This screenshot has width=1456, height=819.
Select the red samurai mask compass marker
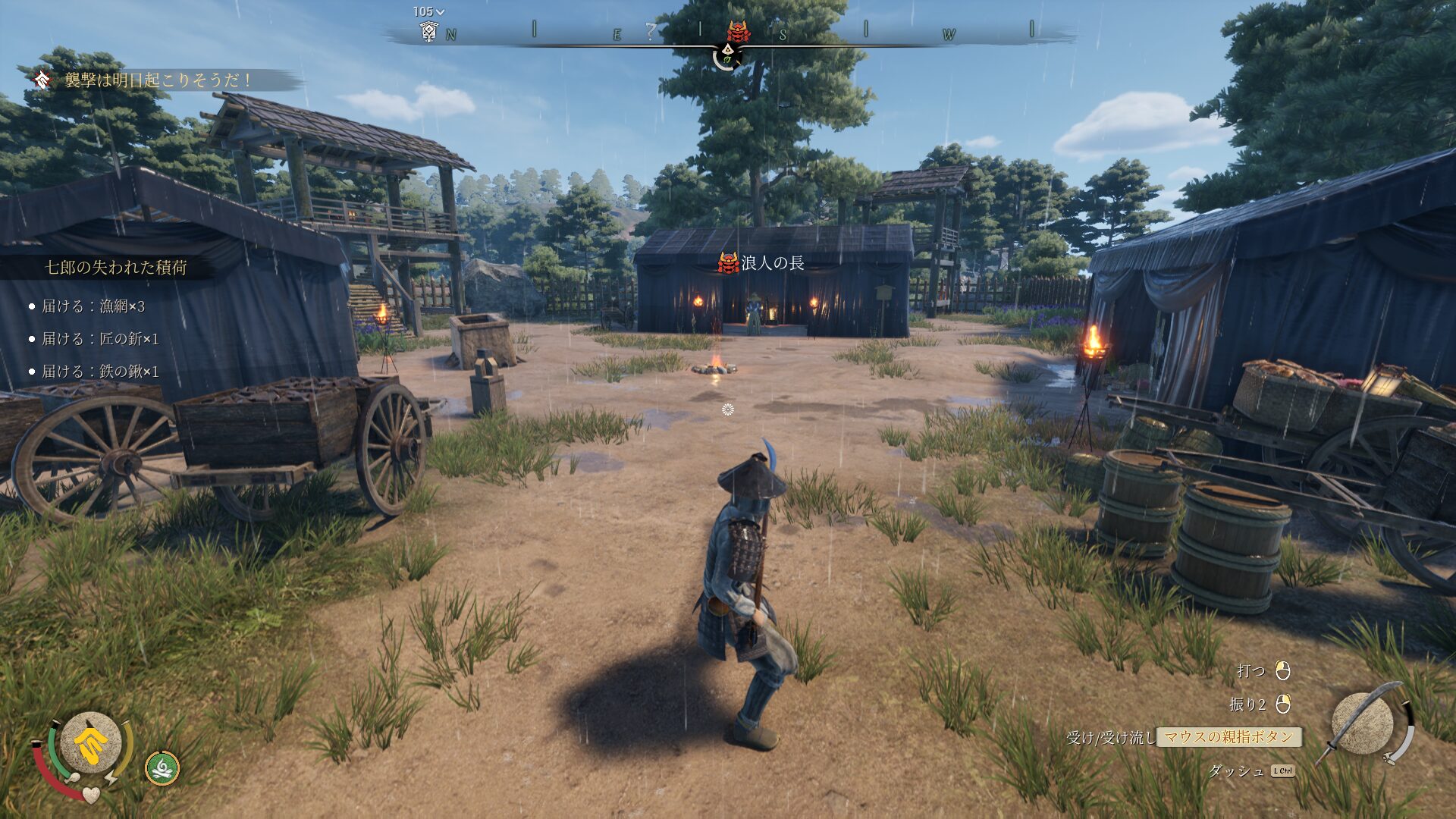click(739, 31)
